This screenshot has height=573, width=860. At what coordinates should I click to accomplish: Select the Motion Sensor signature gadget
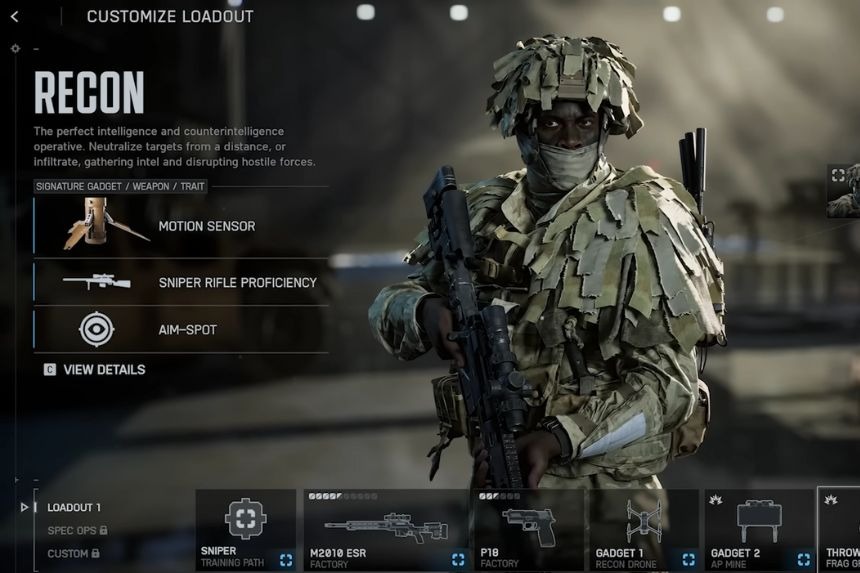click(x=181, y=226)
